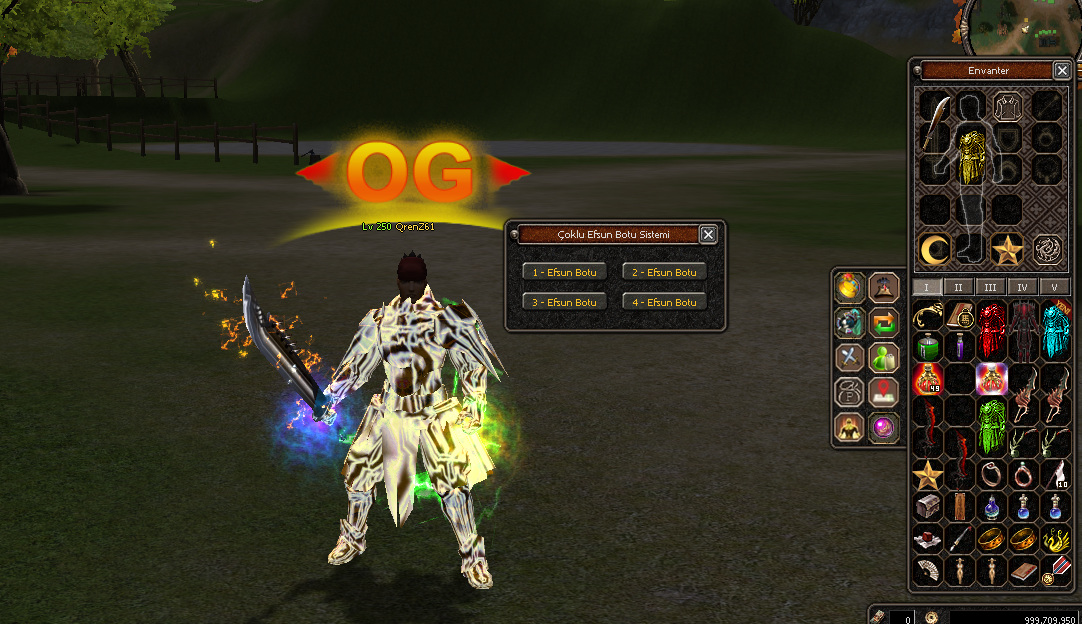Switch to inventory page V
This screenshot has width=1082, height=624.
(x=1054, y=287)
